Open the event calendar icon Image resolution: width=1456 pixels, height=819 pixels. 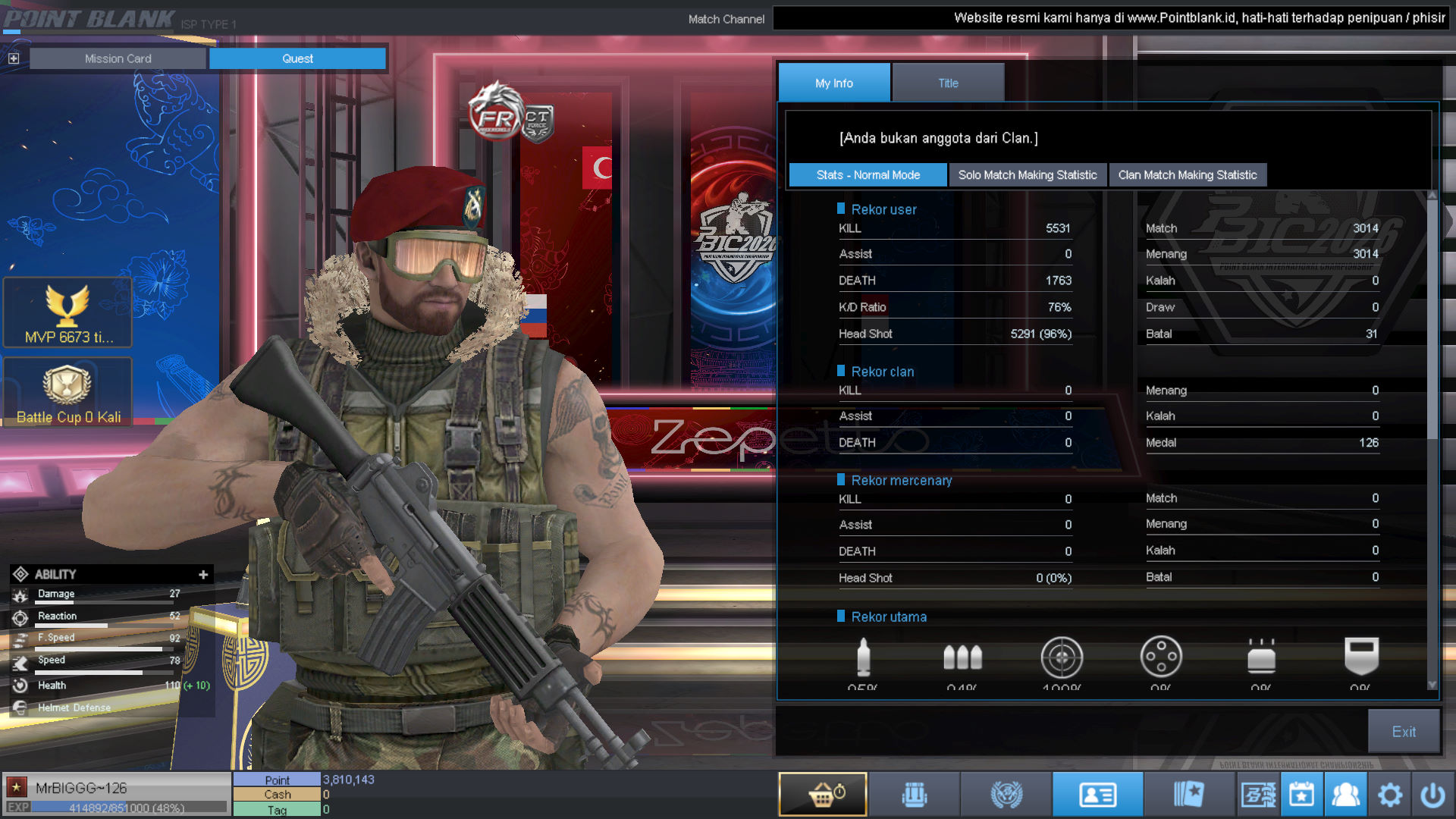(x=1302, y=795)
